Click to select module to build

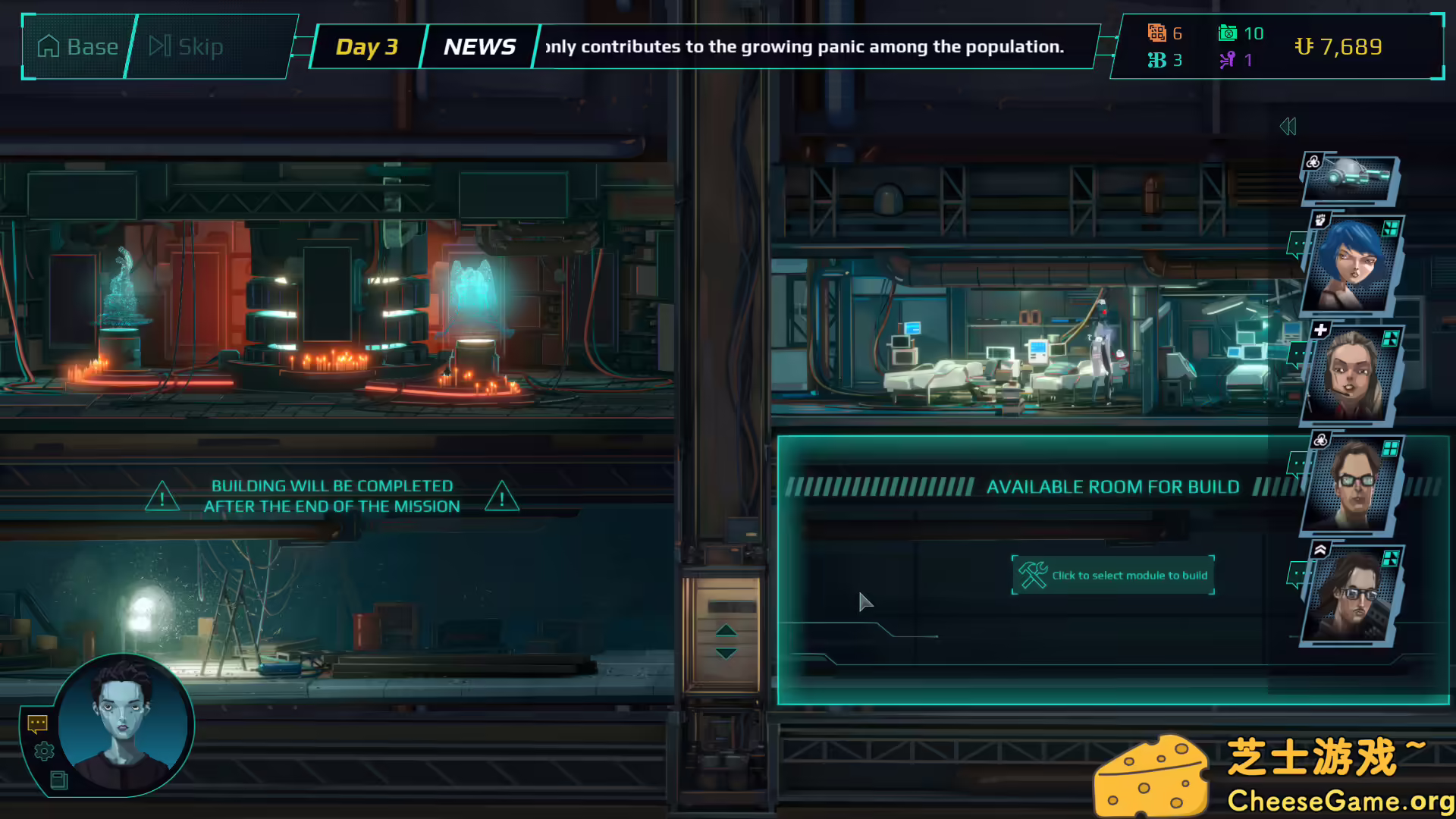(x=1112, y=576)
